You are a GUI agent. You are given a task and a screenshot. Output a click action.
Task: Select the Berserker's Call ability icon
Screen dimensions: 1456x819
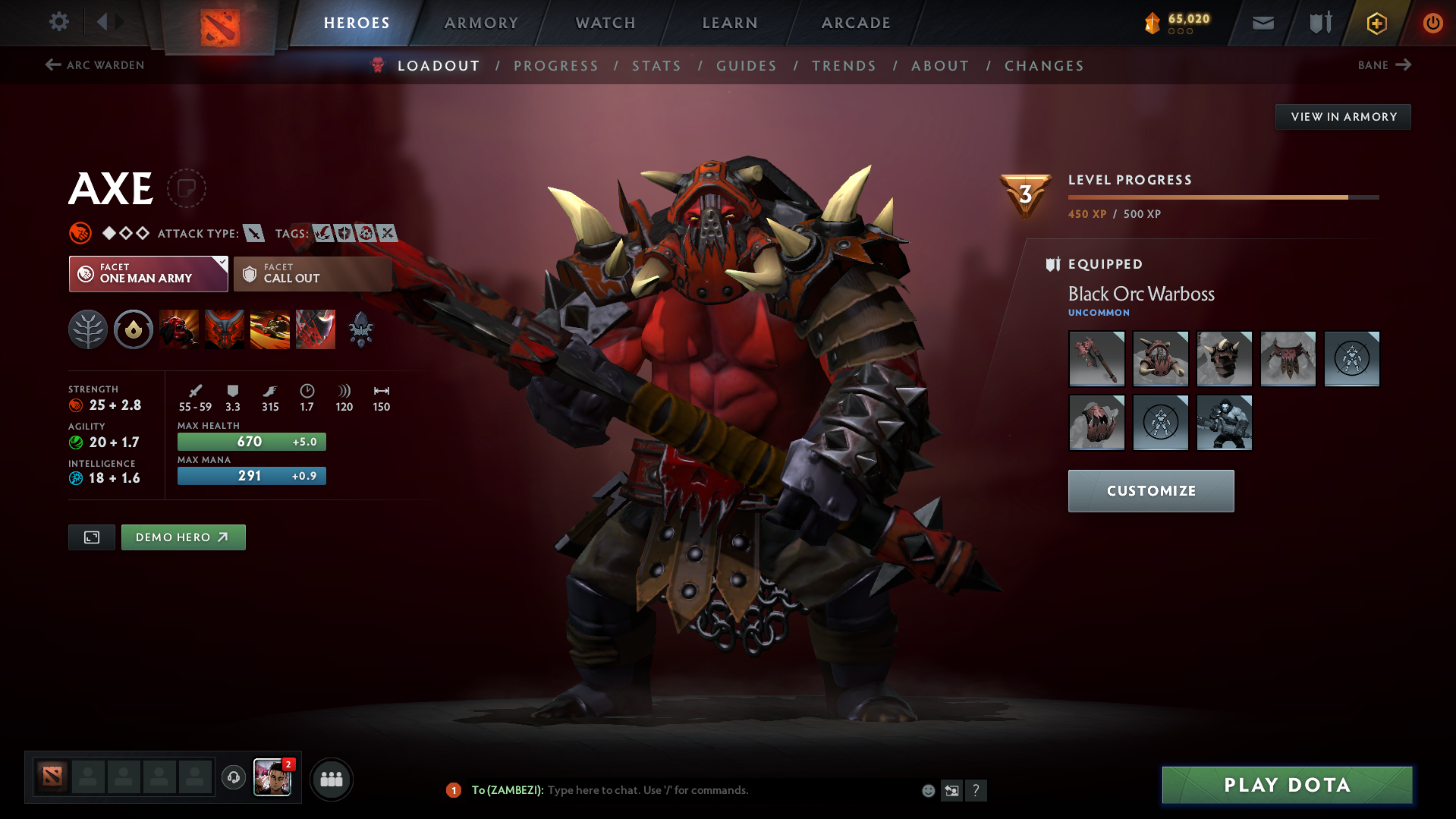tap(178, 329)
